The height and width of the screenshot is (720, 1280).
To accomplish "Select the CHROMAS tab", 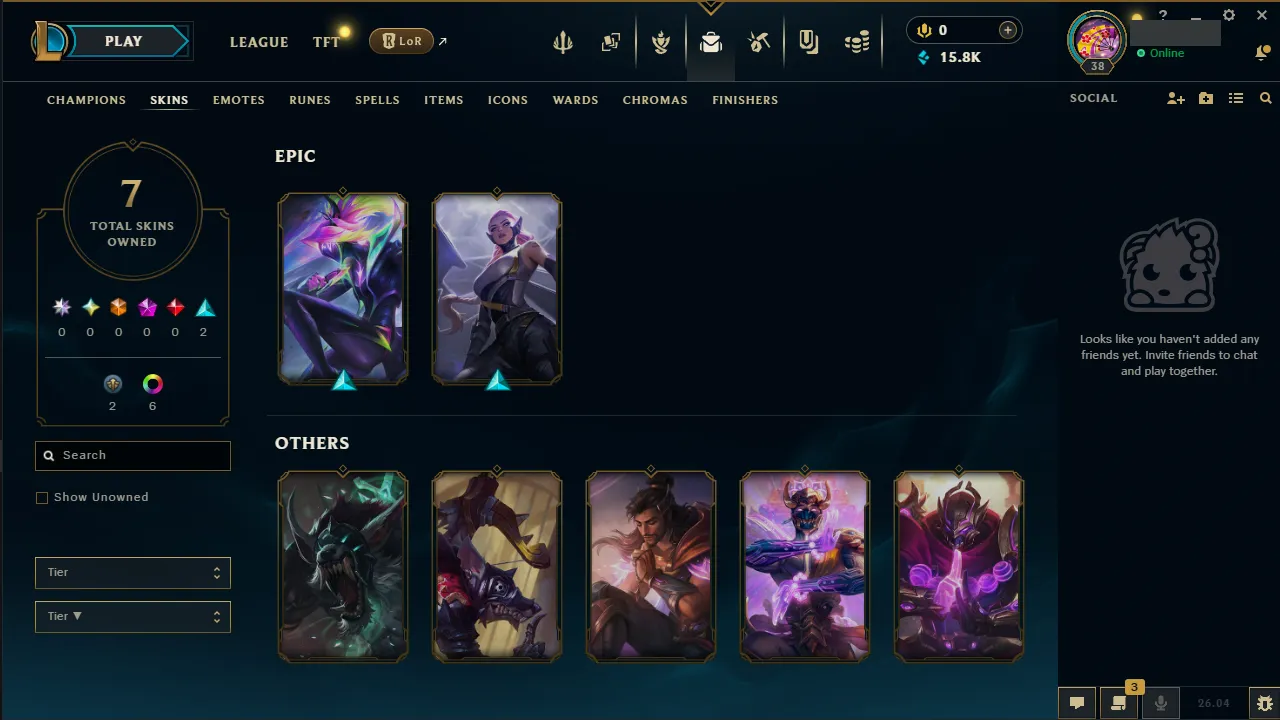I will coord(655,100).
